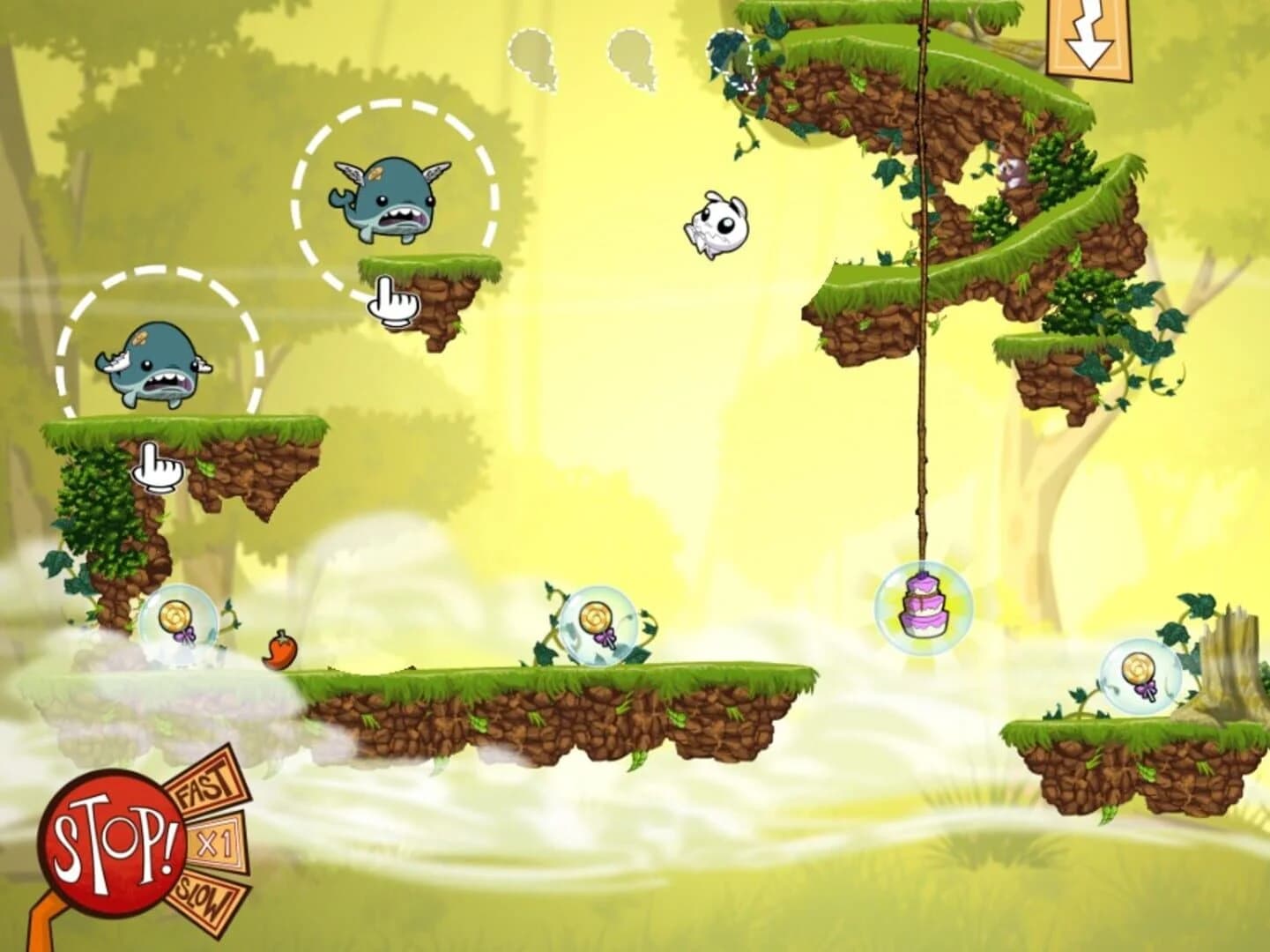1270x952 pixels.
Task: Click the hand cursor below the left narwhal
Action: pyautogui.click(x=155, y=467)
